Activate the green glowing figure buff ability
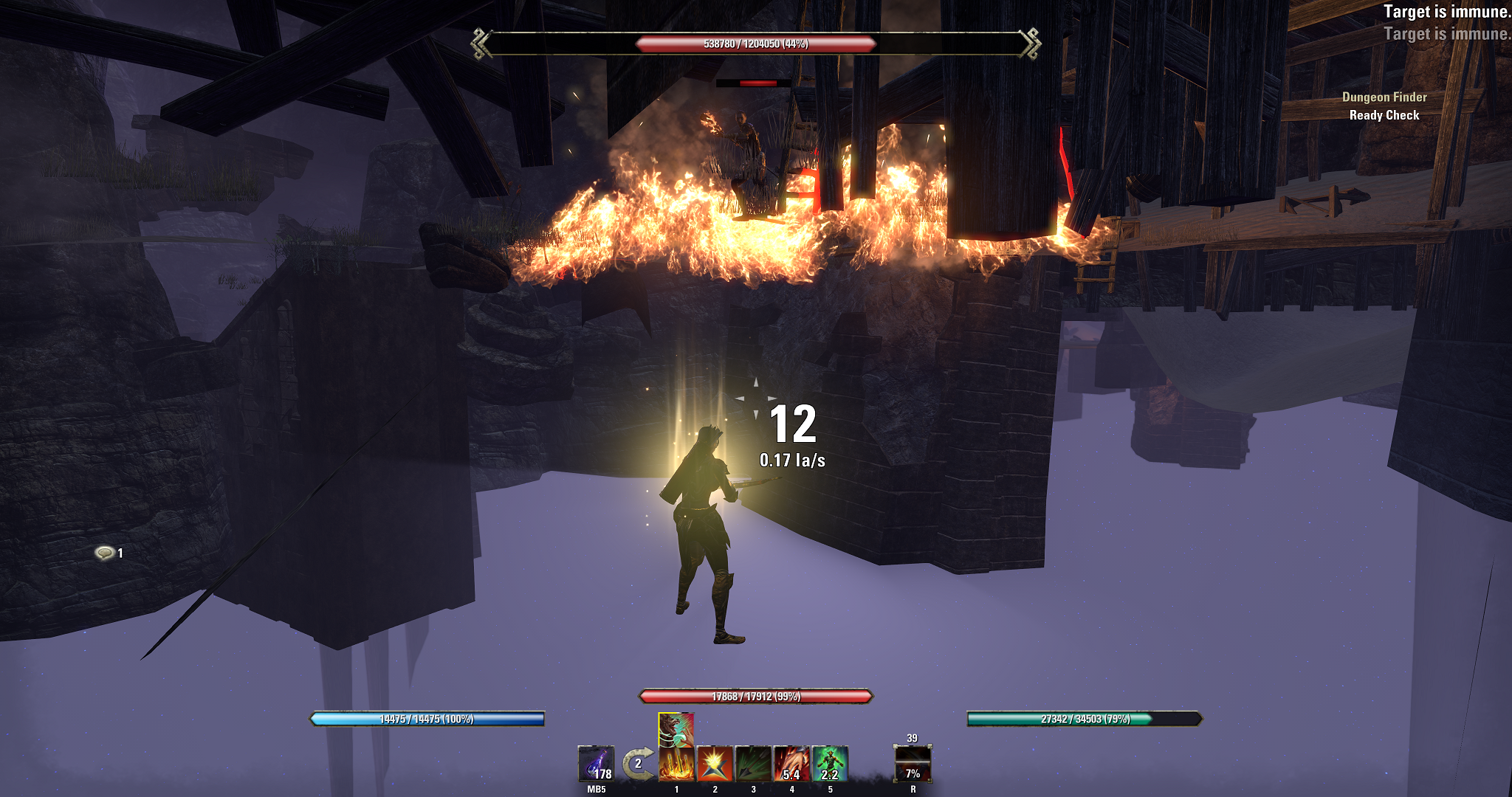The image size is (1512, 797). tap(830, 764)
